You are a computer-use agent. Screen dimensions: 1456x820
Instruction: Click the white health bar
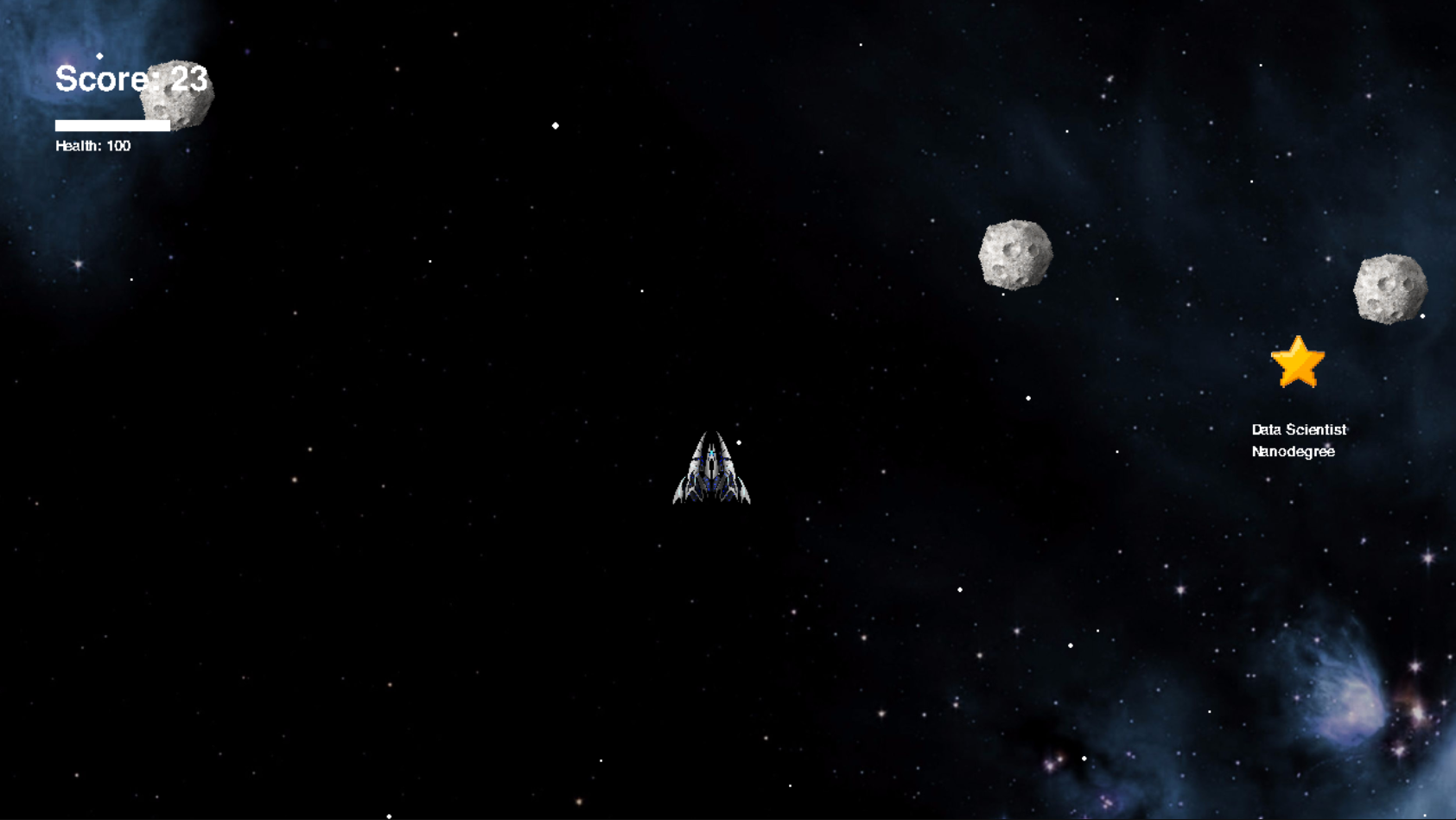point(111,125)
